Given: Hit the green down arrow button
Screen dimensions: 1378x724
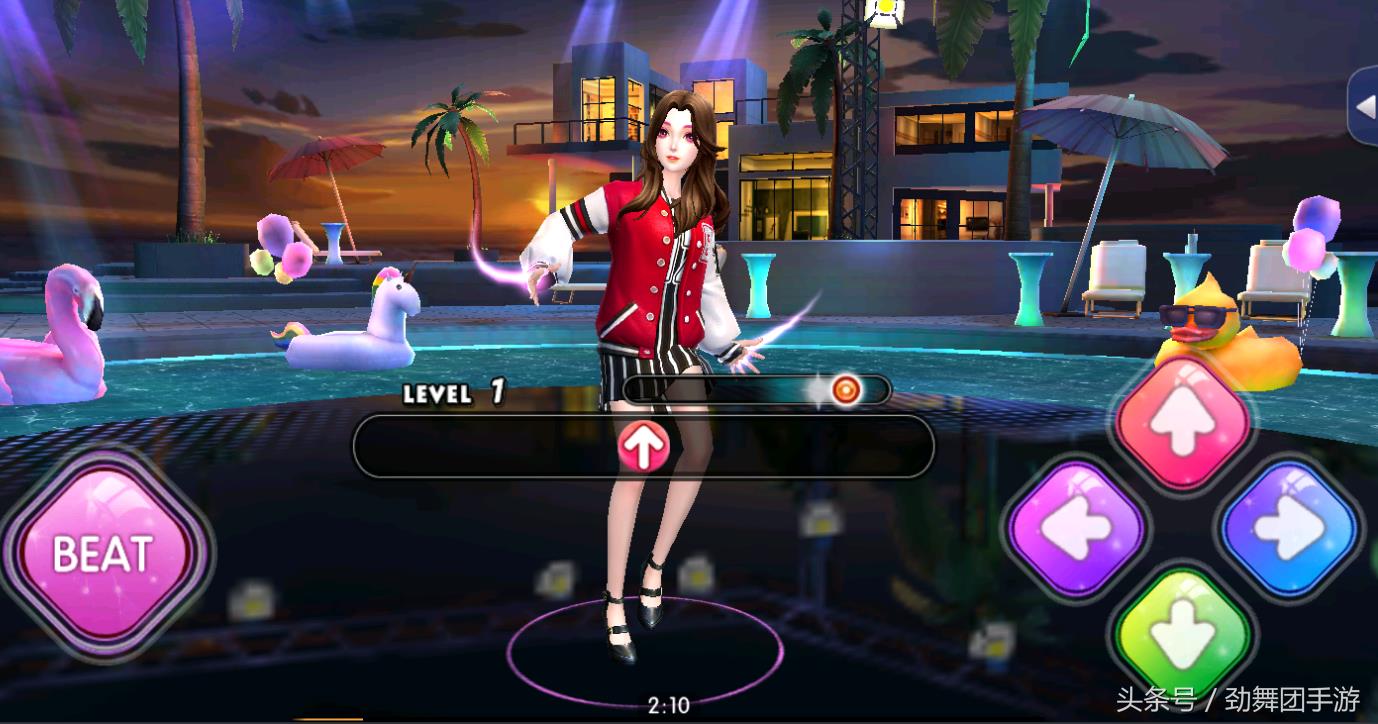Looking at the screenshot, I should 1183,633.
